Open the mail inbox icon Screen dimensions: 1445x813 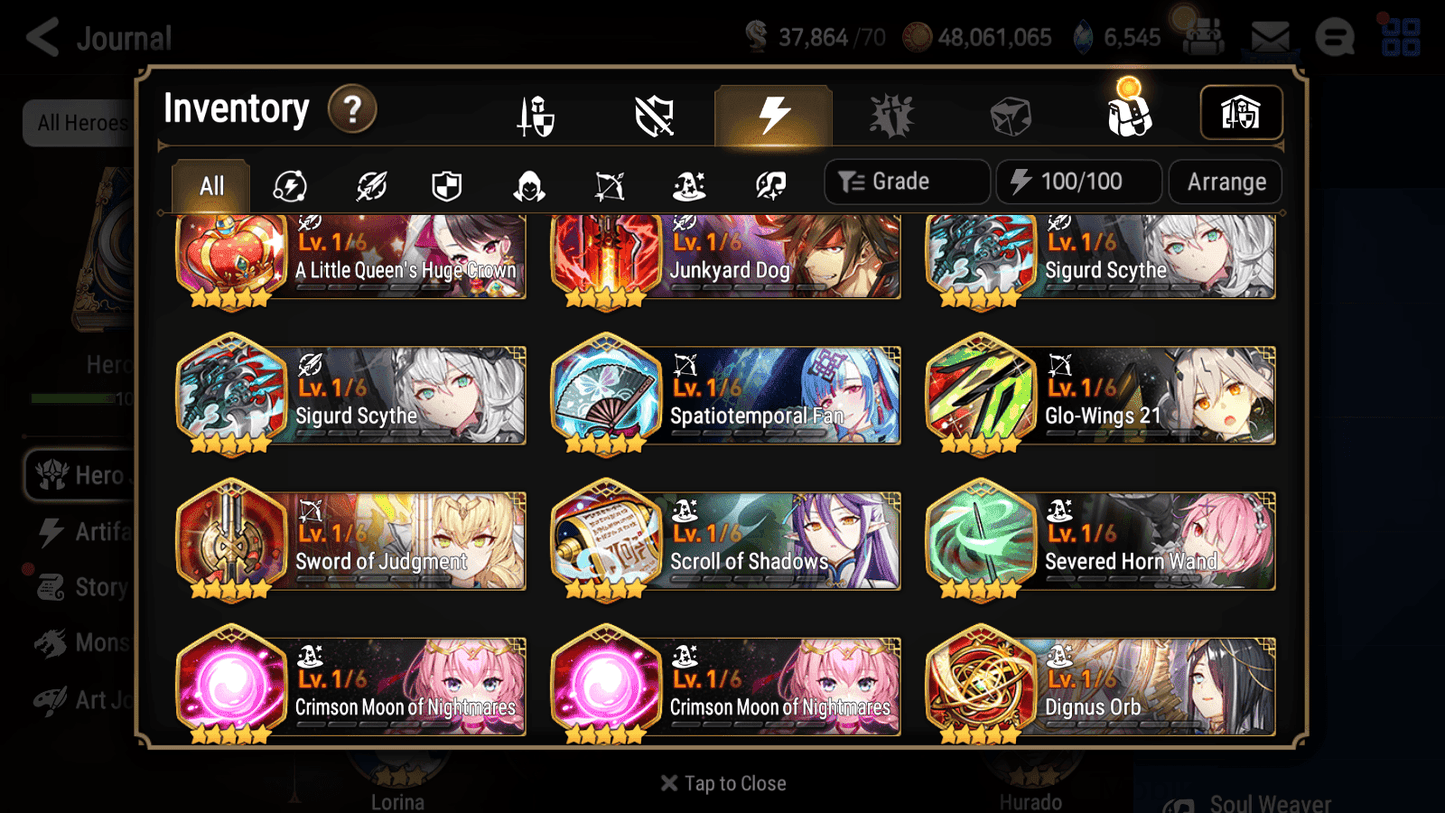[x=1270, y=36]
